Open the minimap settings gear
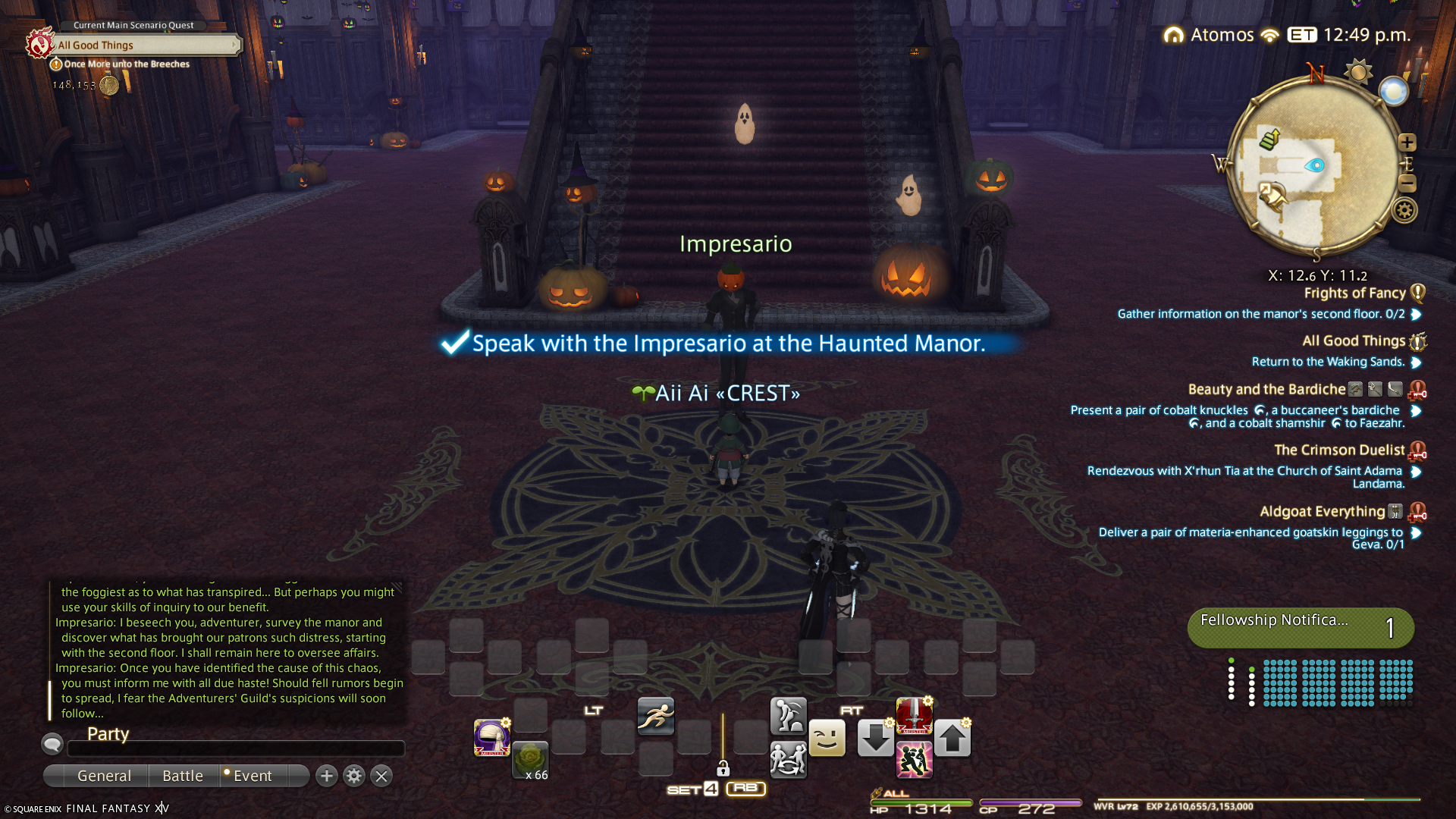This screenshot has width=1456, height=819. click(x=1404, y=210)
